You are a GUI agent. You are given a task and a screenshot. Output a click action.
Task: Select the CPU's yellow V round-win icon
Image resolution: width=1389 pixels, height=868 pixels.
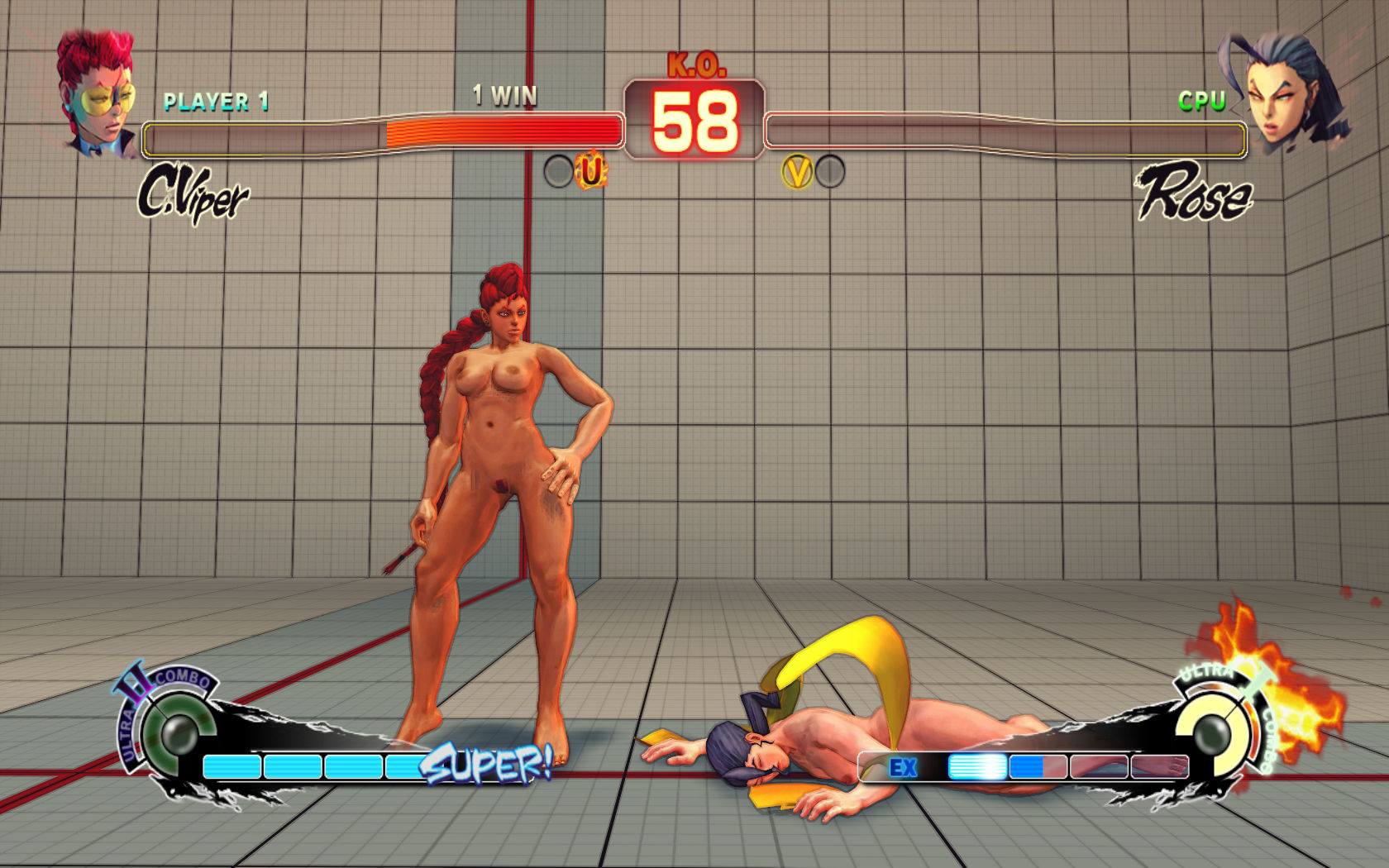click(797, 172)
